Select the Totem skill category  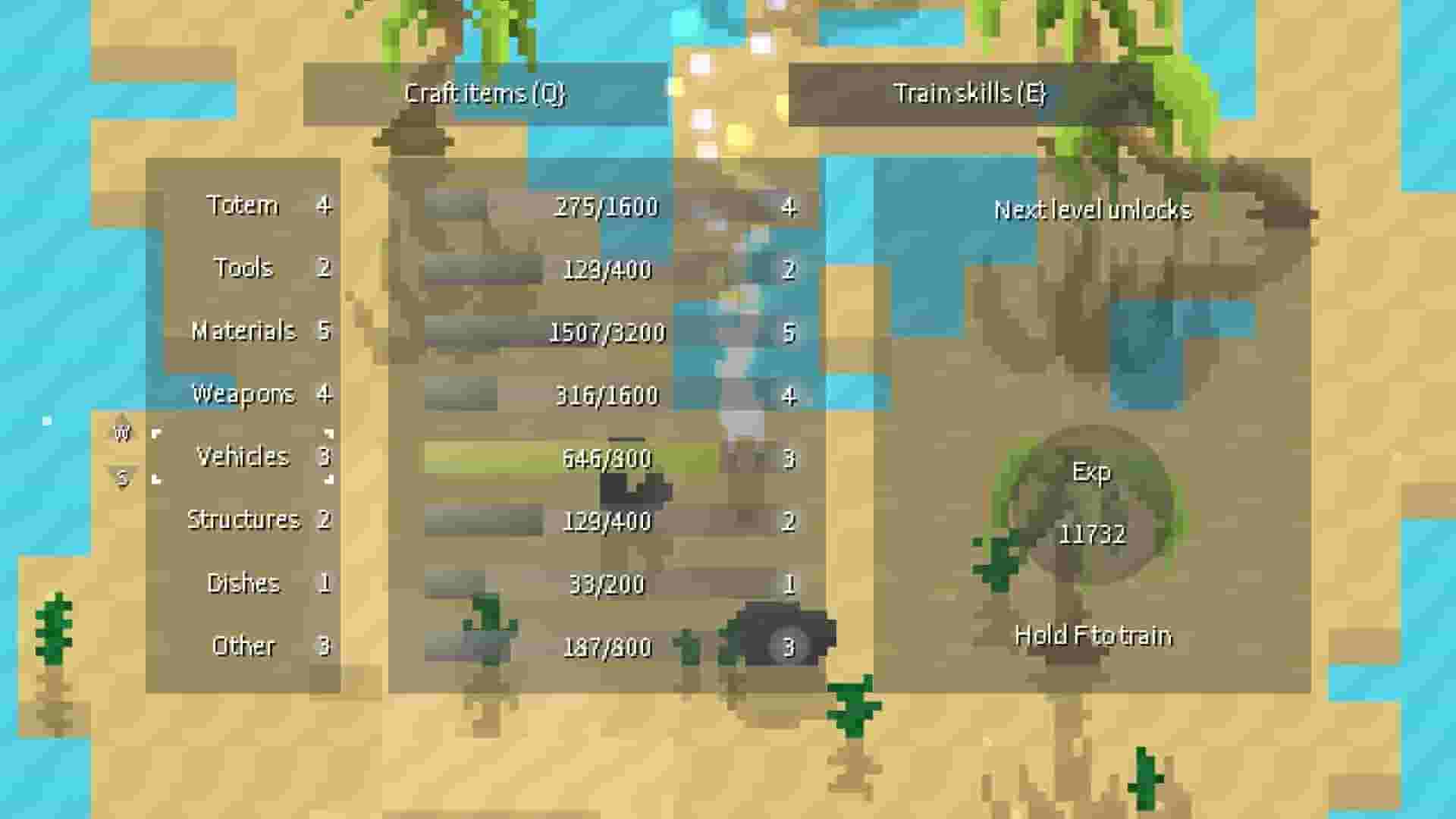coord(244,205)
